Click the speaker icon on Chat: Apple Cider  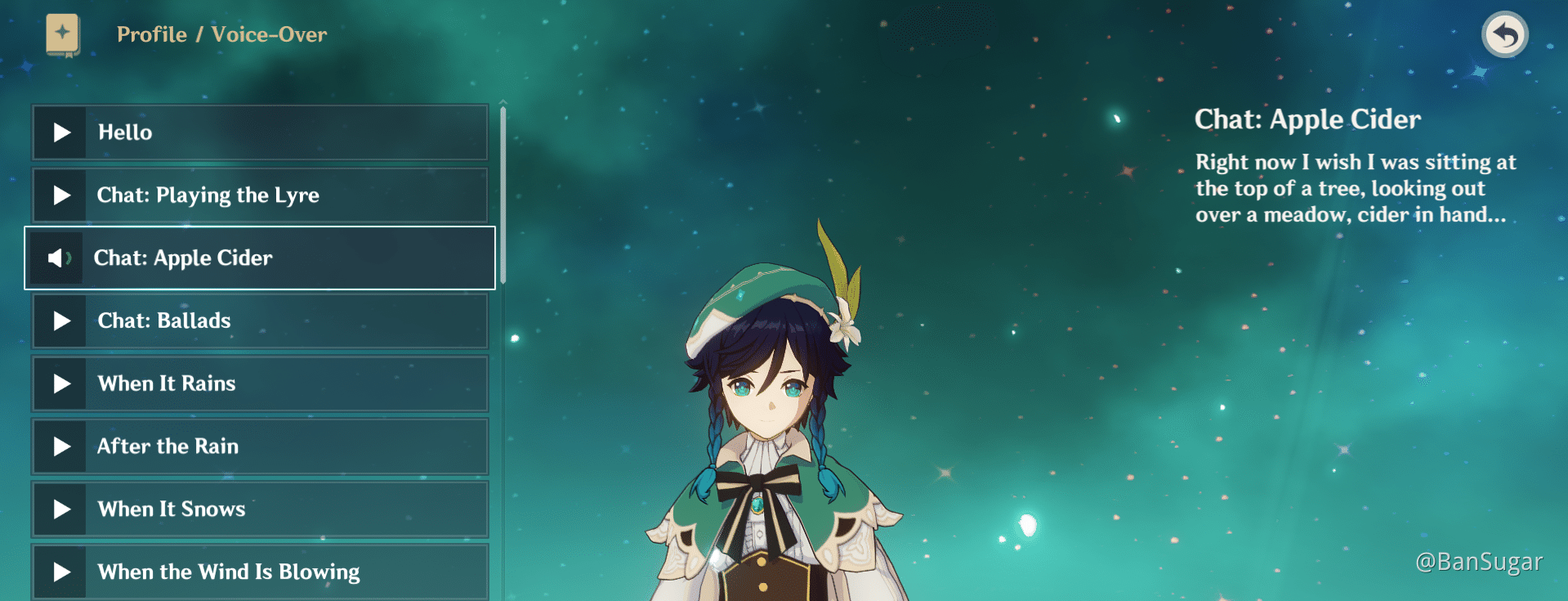56,258
